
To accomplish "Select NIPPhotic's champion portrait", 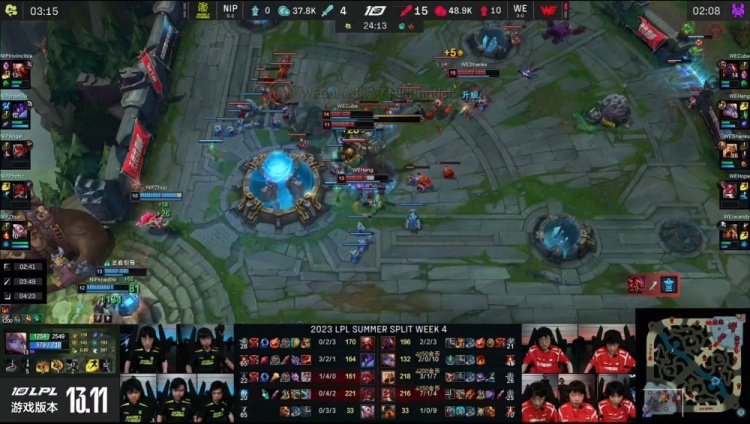I will [16, 190].
